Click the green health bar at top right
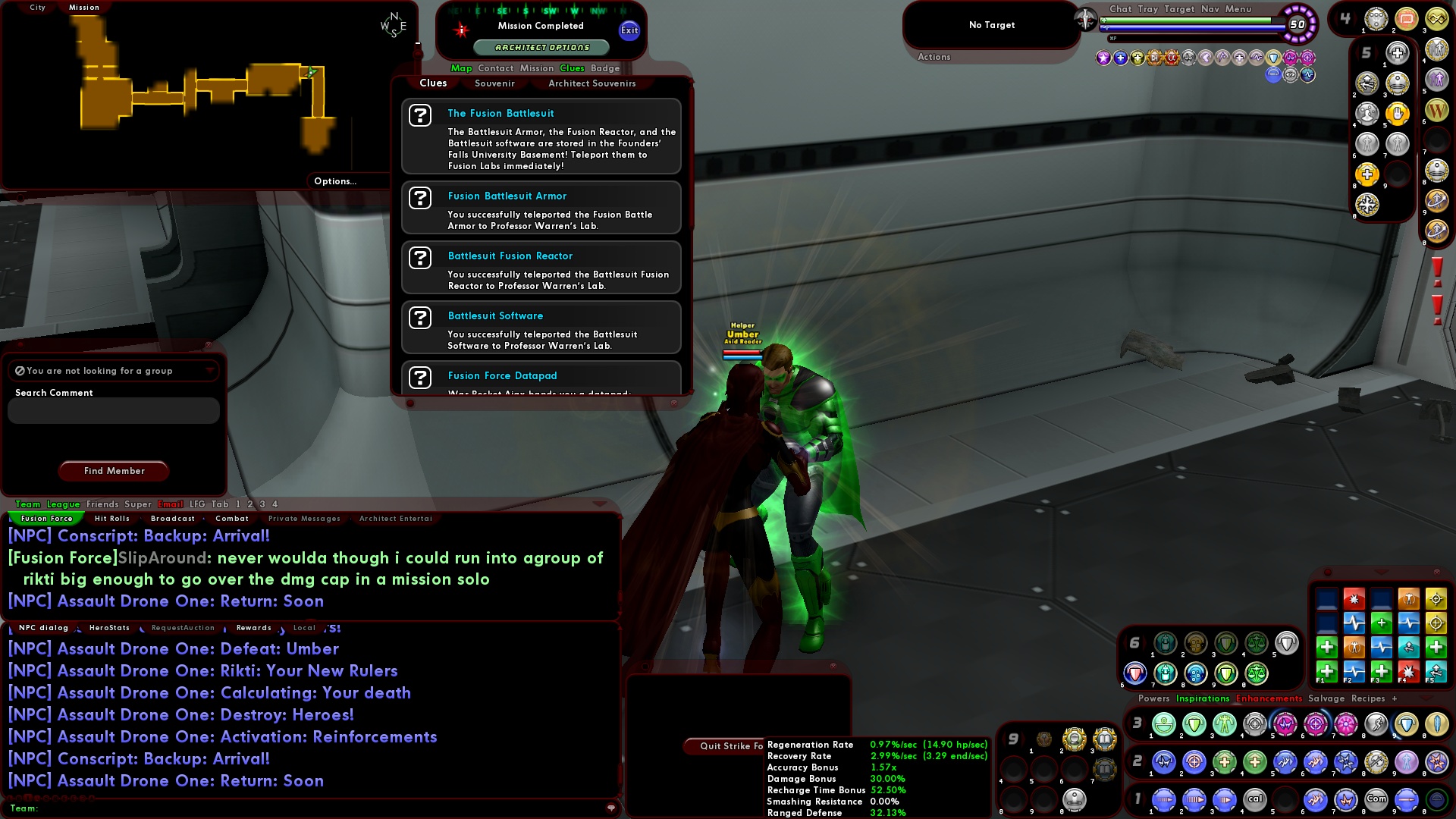This screenshot has height=819, width=1456. point(1181,20)
